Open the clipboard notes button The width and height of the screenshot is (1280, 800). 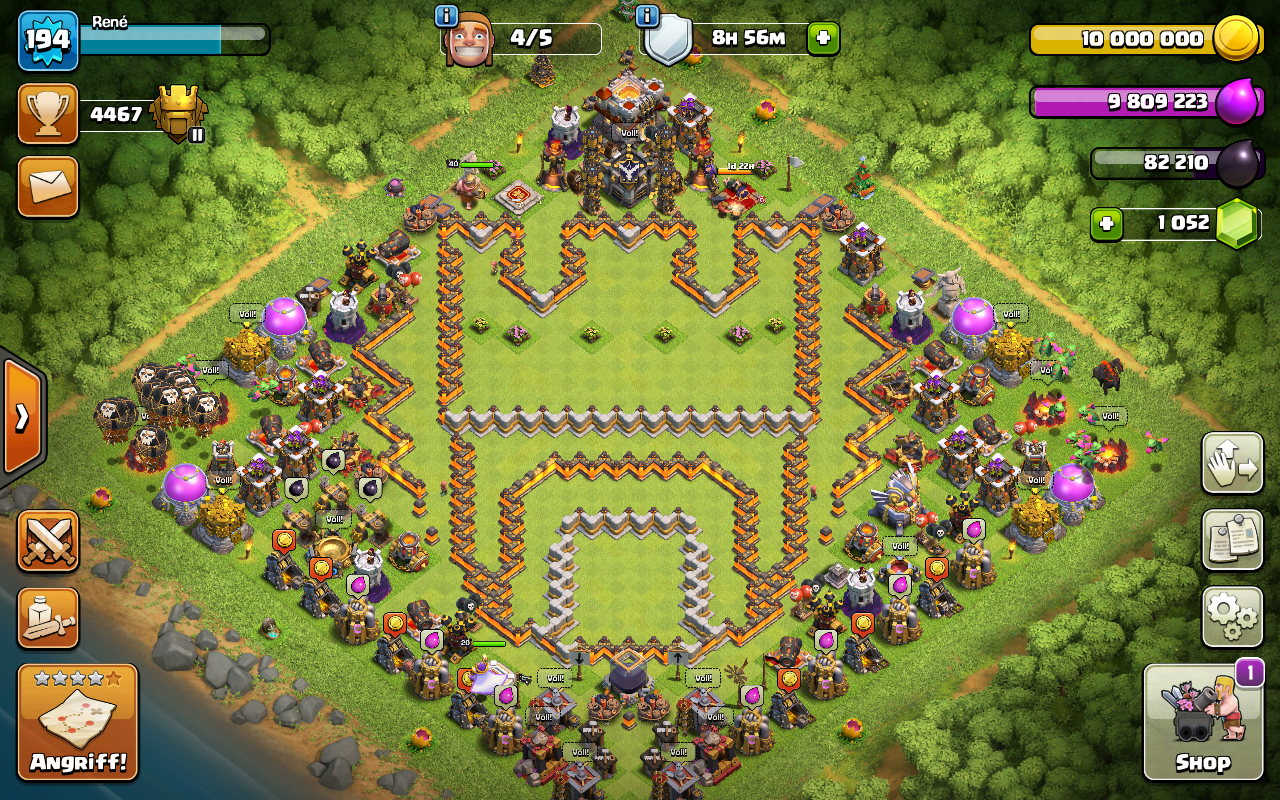pos(1232,540)
